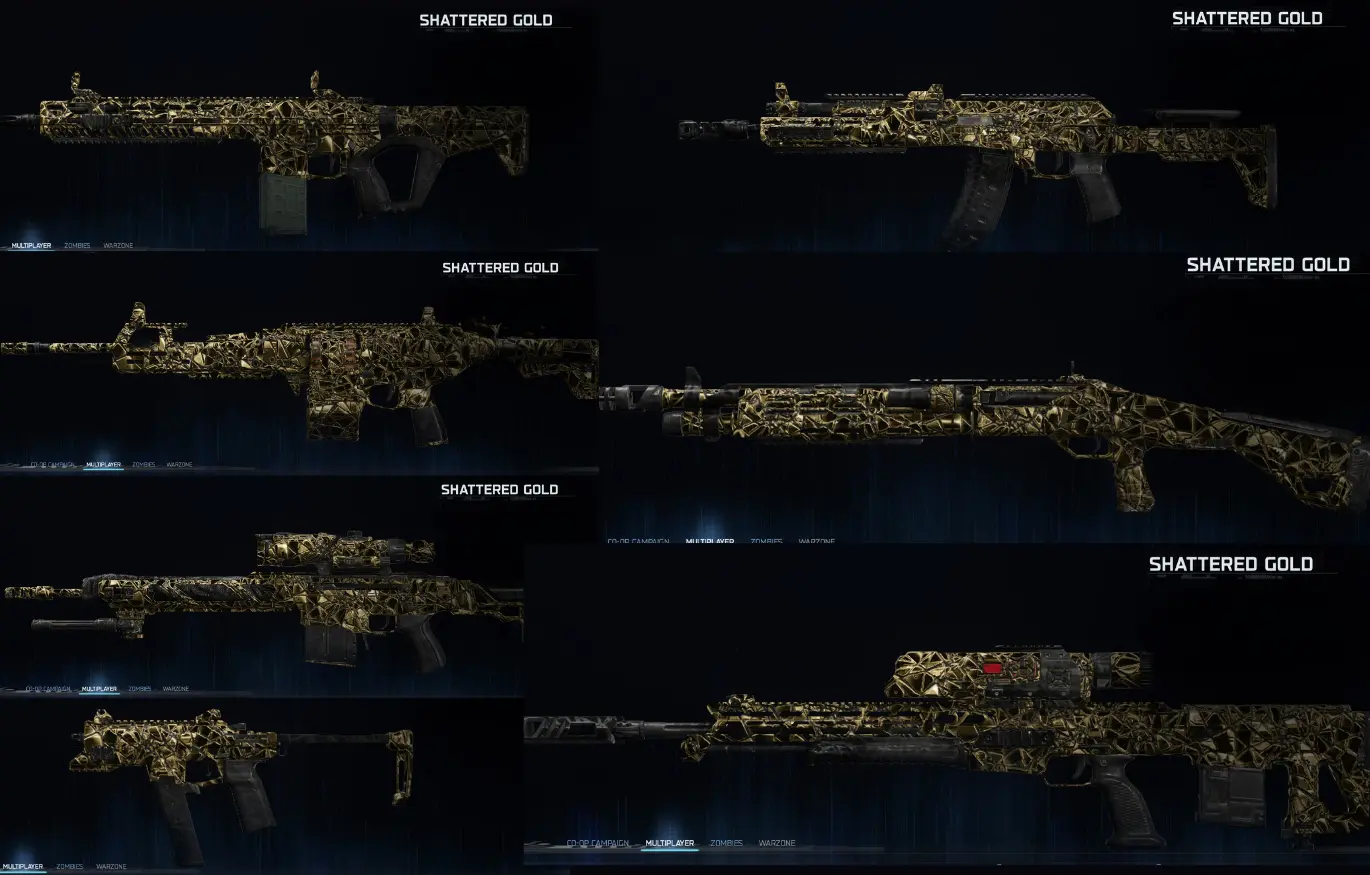Click the SHATTERED GOLD title above the shotgun

click(1268, 264)
